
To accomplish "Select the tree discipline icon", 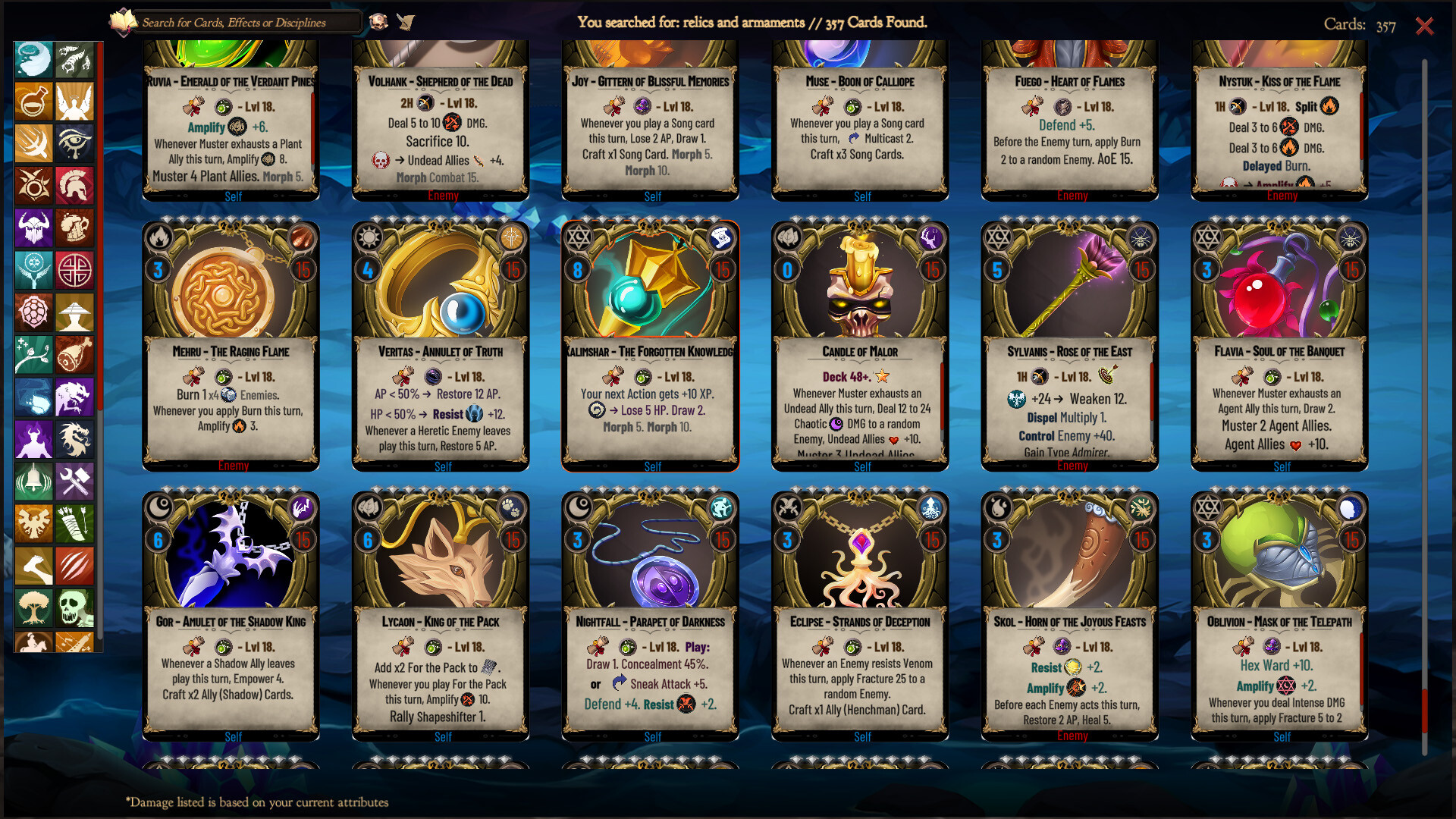I will click(x=33, y=607).
